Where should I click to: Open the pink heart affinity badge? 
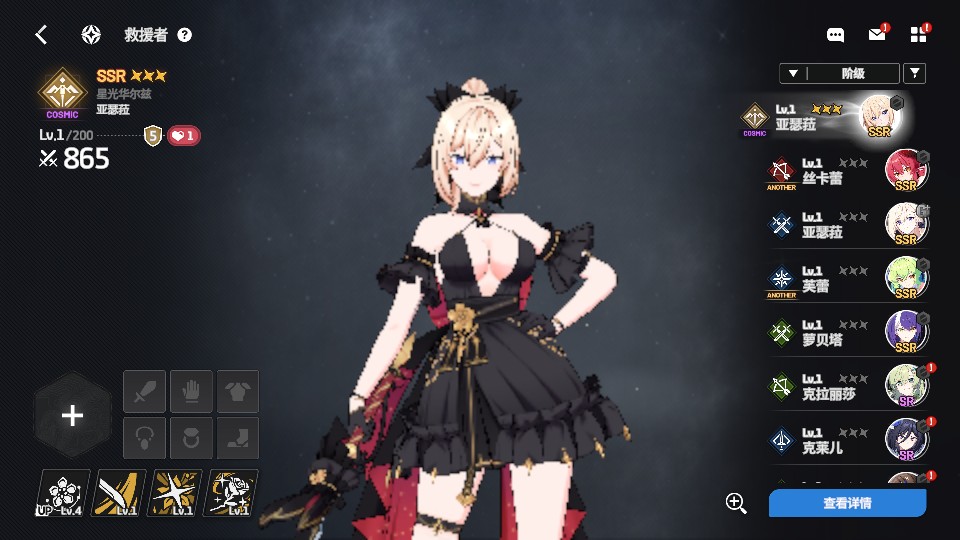(184, 135)
